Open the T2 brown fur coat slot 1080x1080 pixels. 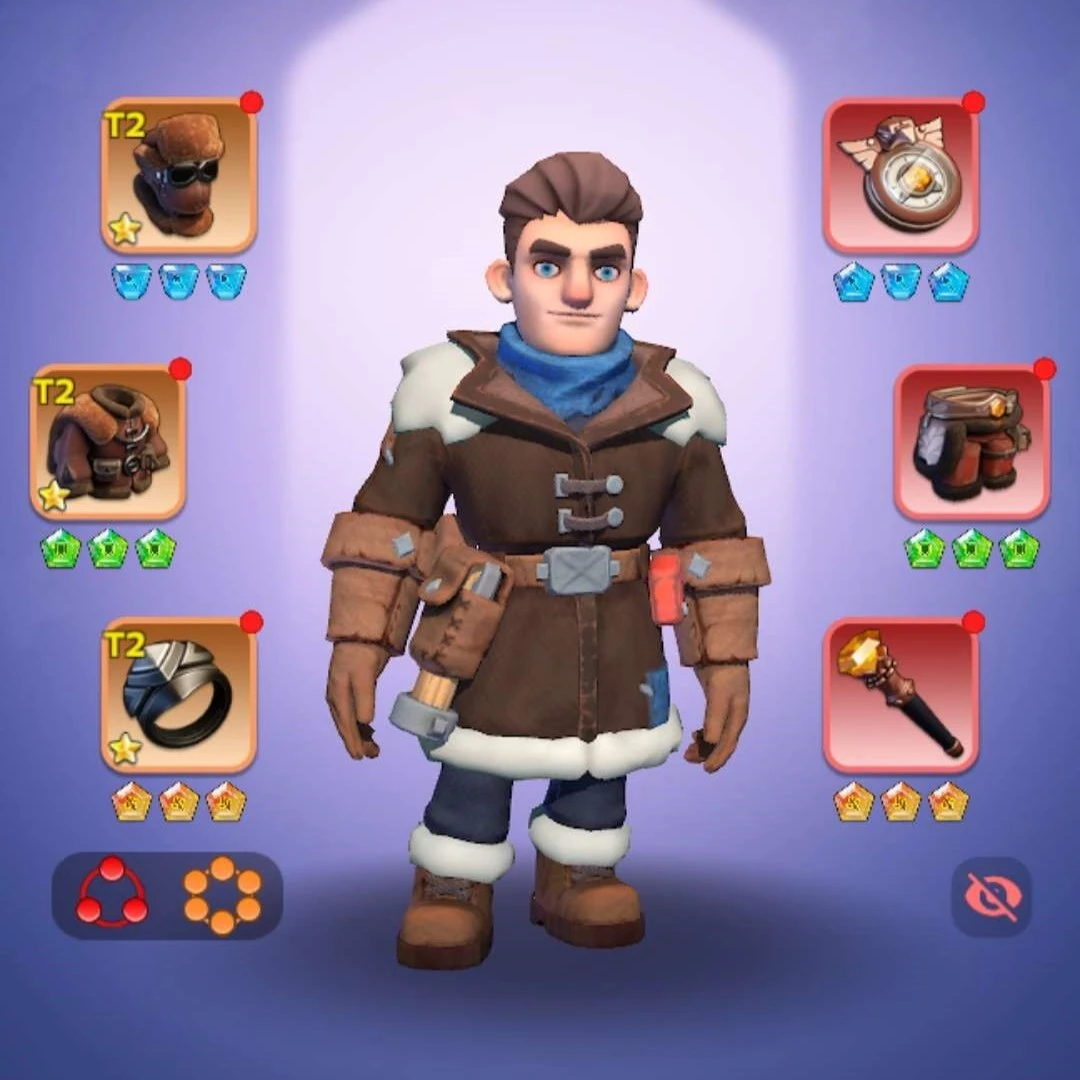coord(108,442)
